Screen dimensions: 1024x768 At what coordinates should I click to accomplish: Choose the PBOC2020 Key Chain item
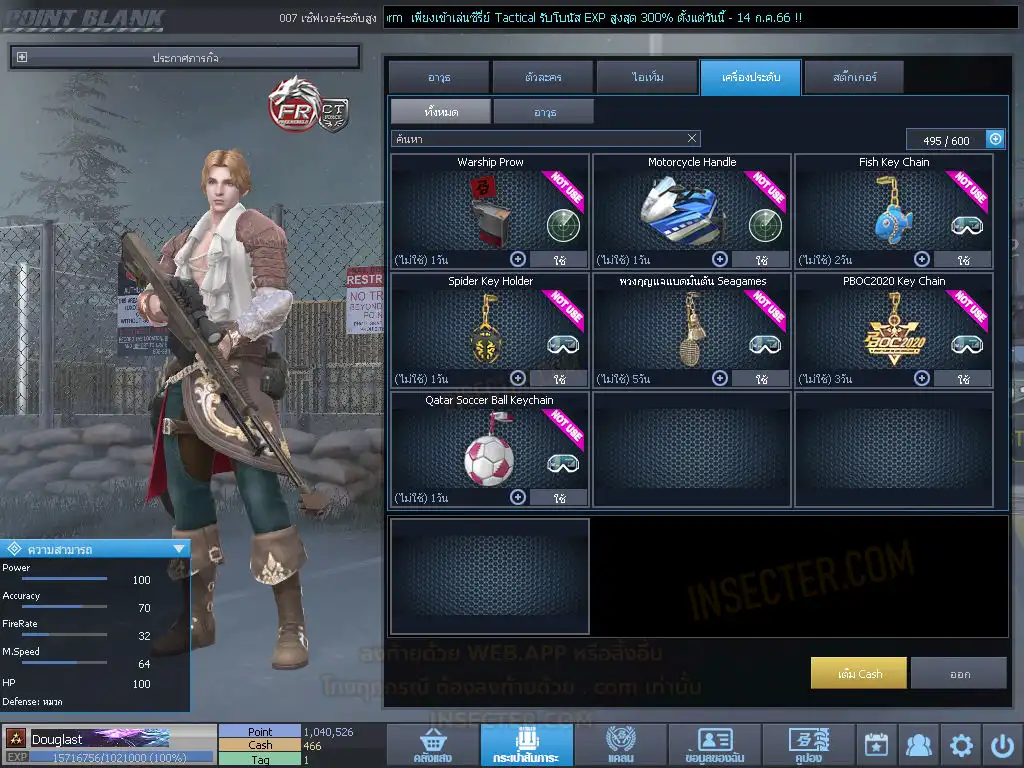(x=894, y=330)
